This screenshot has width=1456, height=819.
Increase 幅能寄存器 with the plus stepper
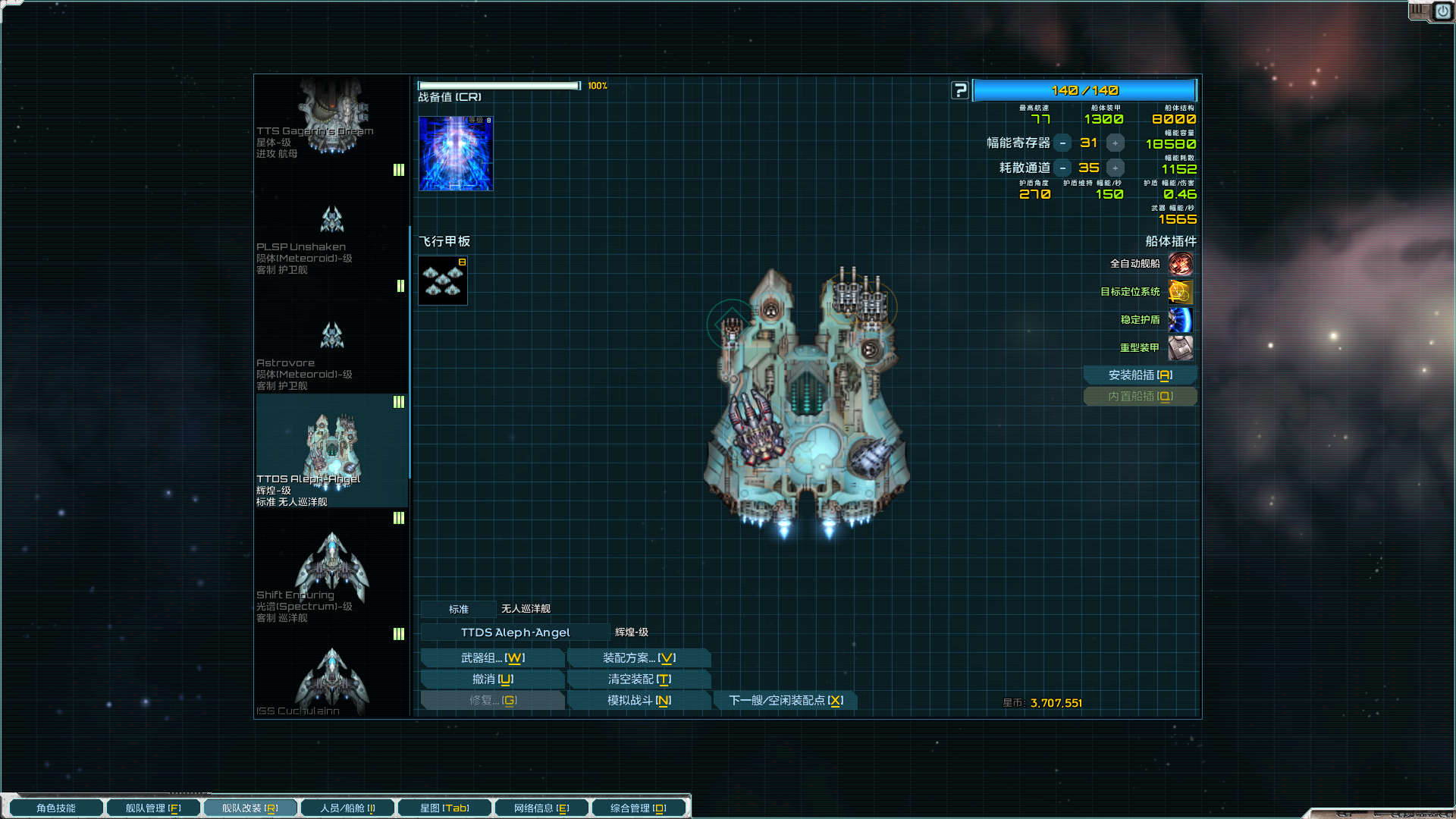pos(1115,142)
